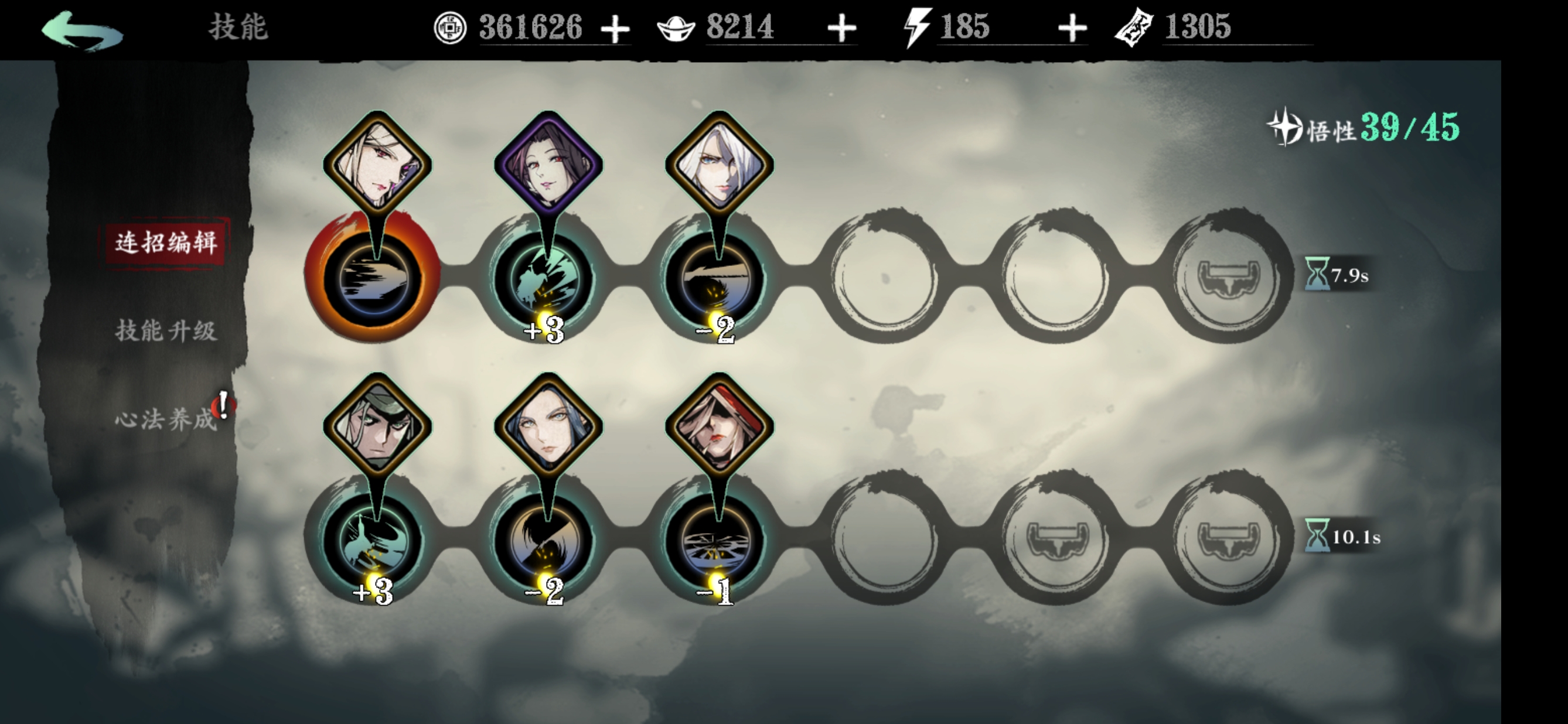Screen dimensions: 1568x724
Task: Tap the blue-haired character portrait
Action: click(548, 425)
